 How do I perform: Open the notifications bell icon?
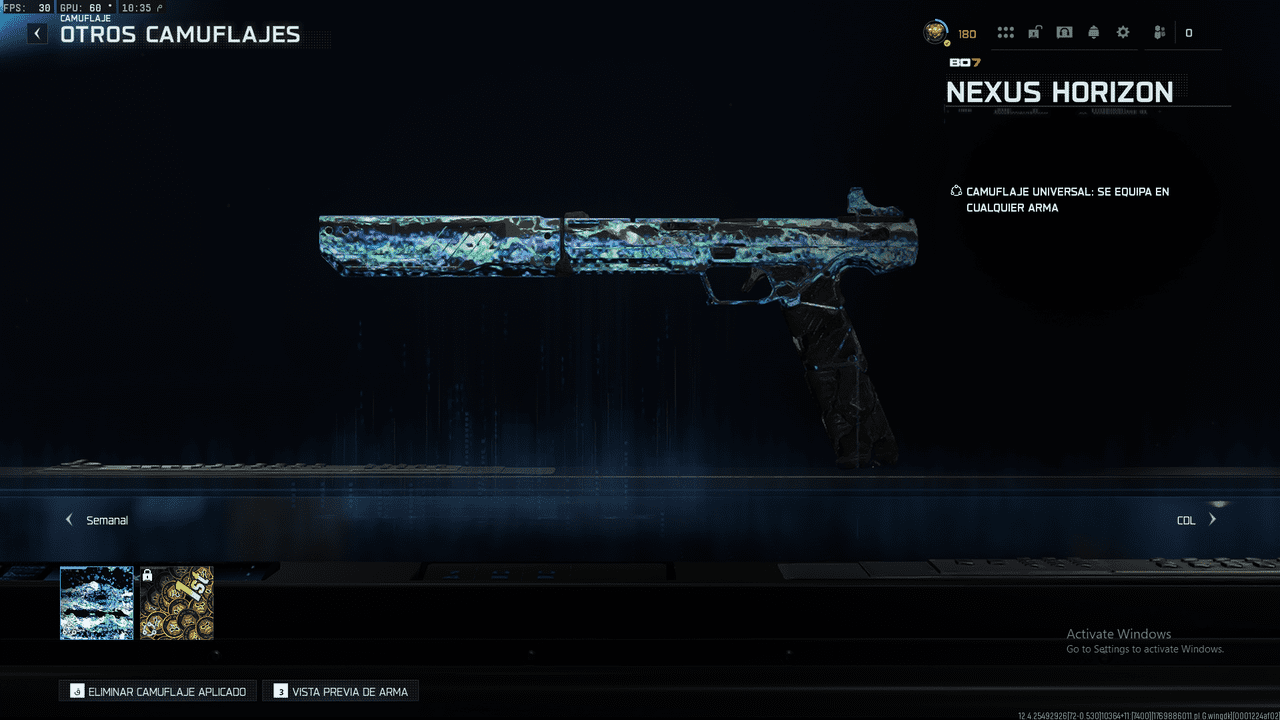1093,32
